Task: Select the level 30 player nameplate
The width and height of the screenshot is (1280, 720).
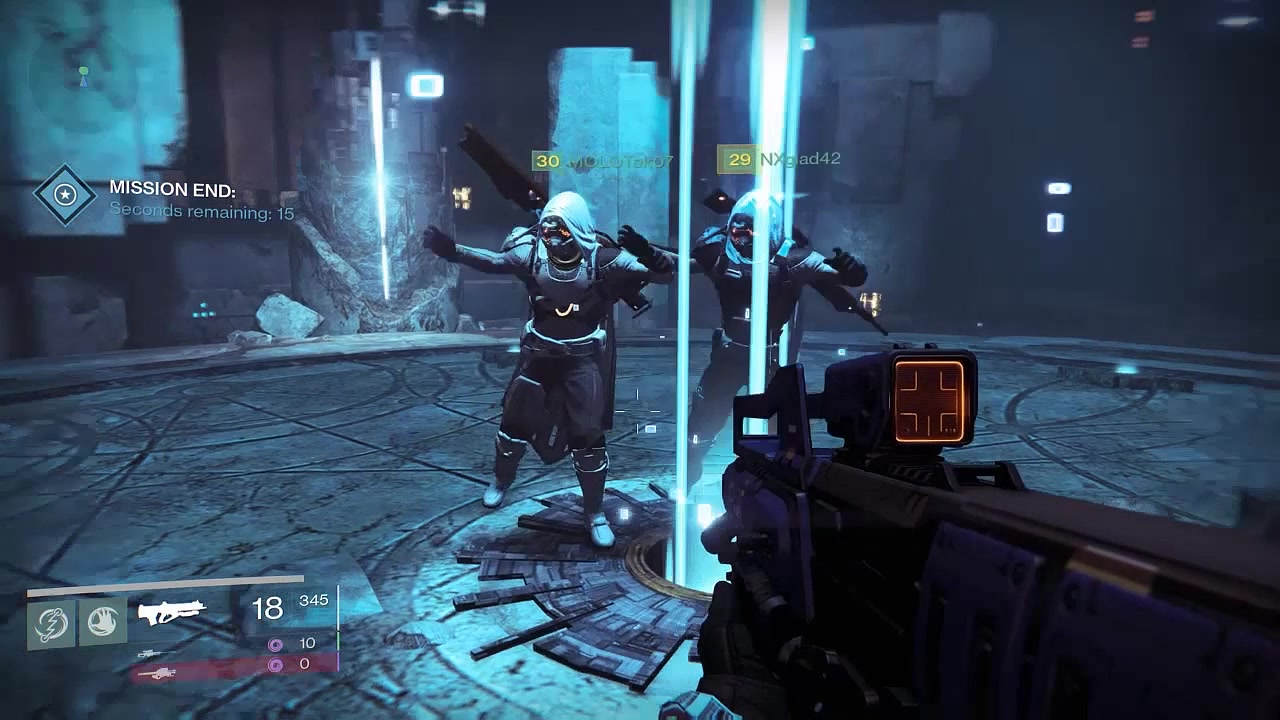Action: tap(604, 160)
